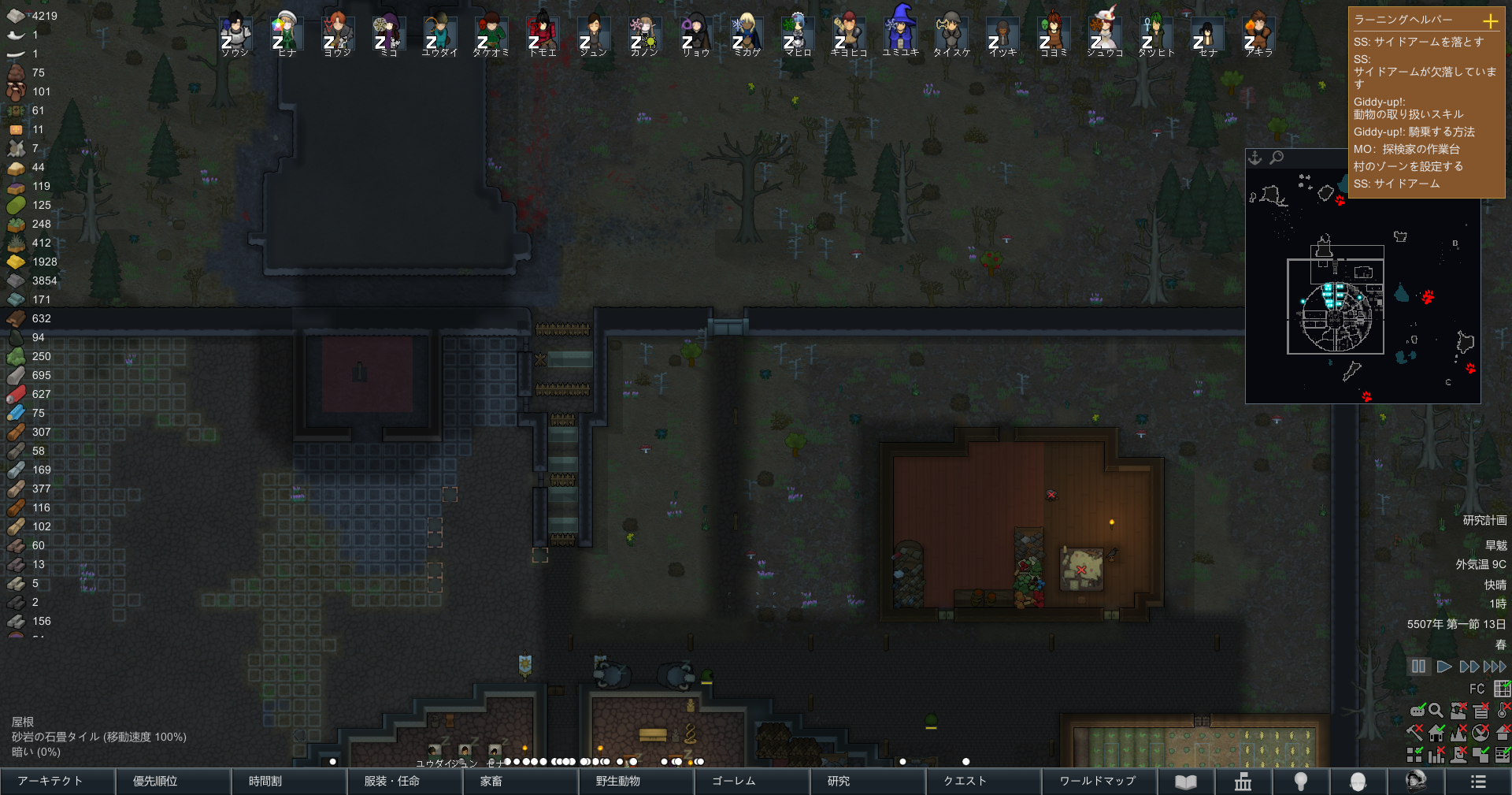Viewport: 1512px width, 795px height.
Task: Open the open-book history icon tab
Action: [x=1186, y=781]
